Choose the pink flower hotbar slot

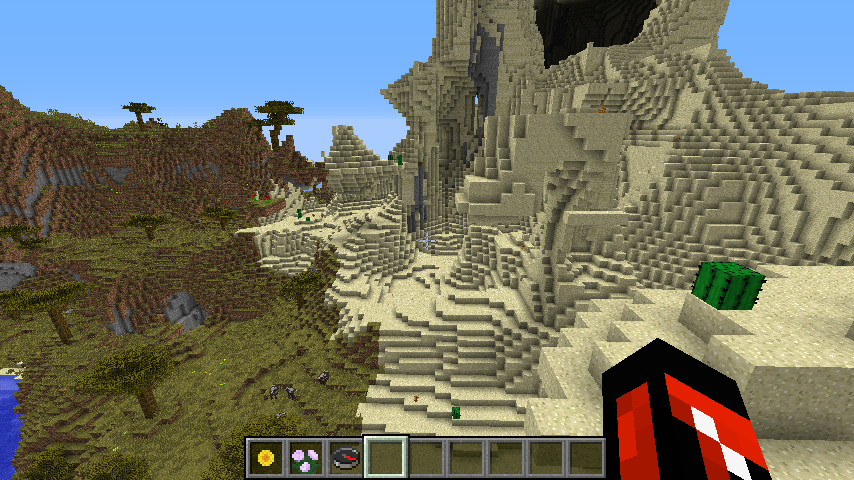click(x=306, y=458)
